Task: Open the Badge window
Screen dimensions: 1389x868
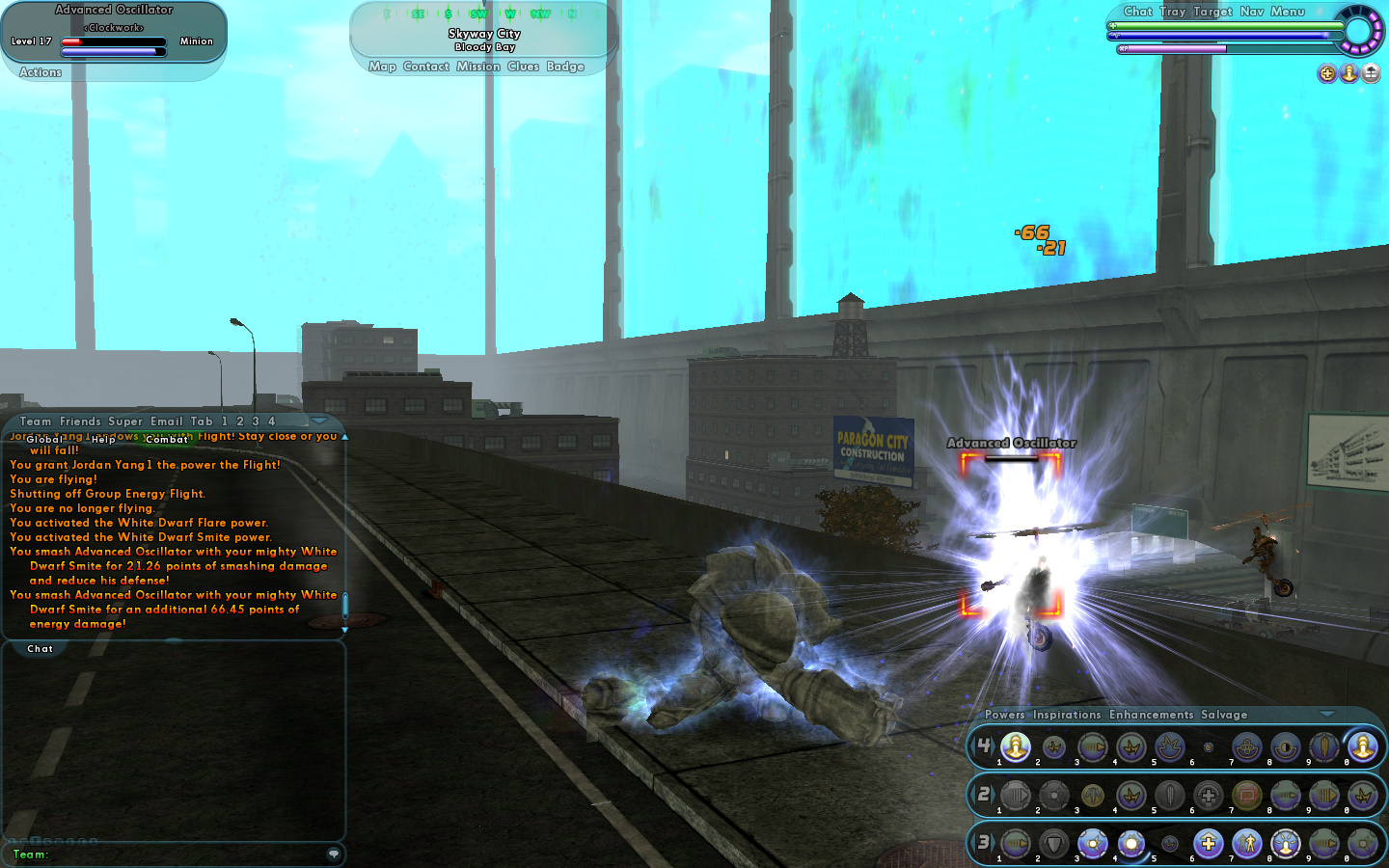Action: pyautogui.click(x=565, y=67)
